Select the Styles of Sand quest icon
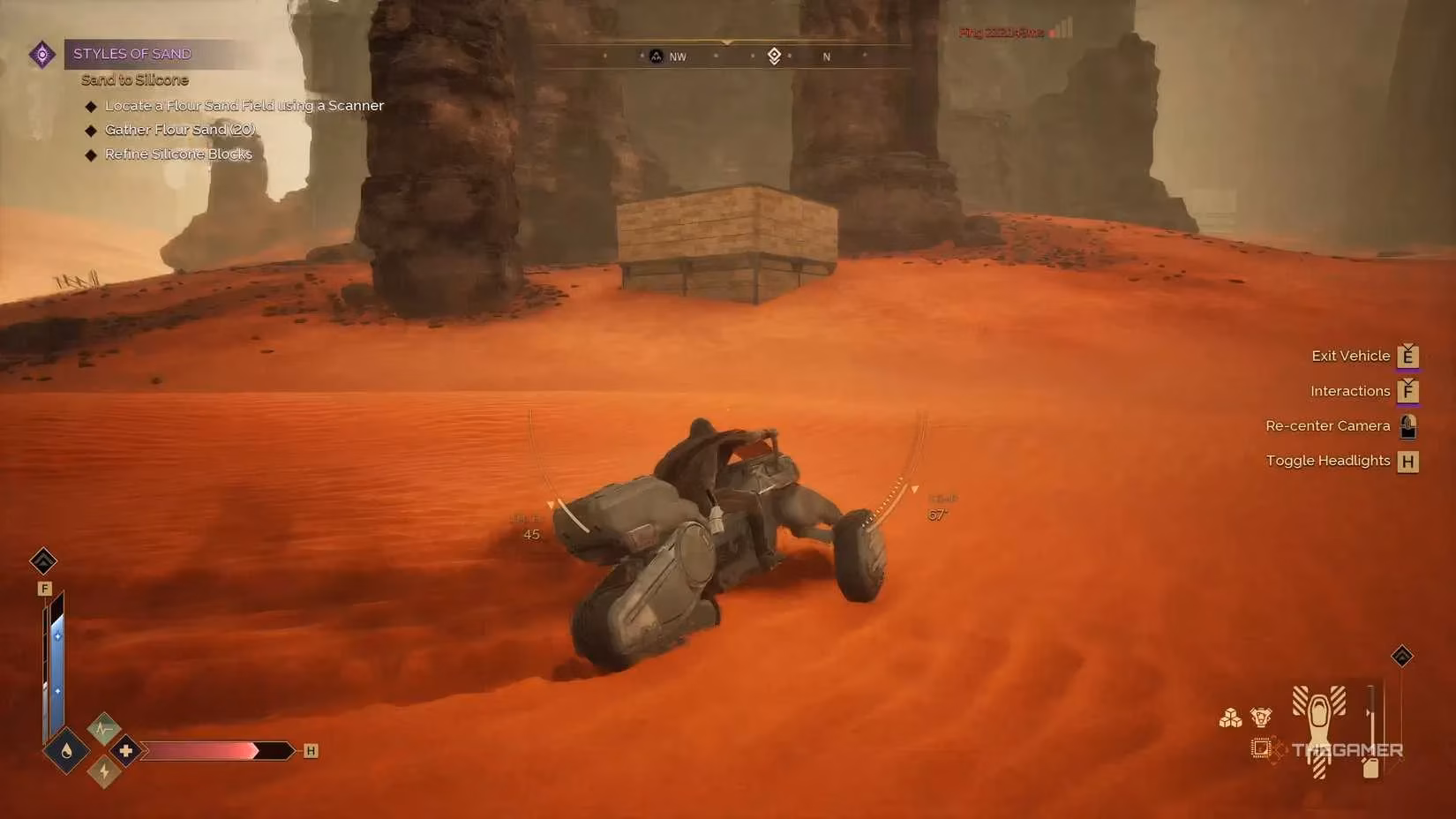Screen dimensions: 1456x819 [x=41, y=54]
